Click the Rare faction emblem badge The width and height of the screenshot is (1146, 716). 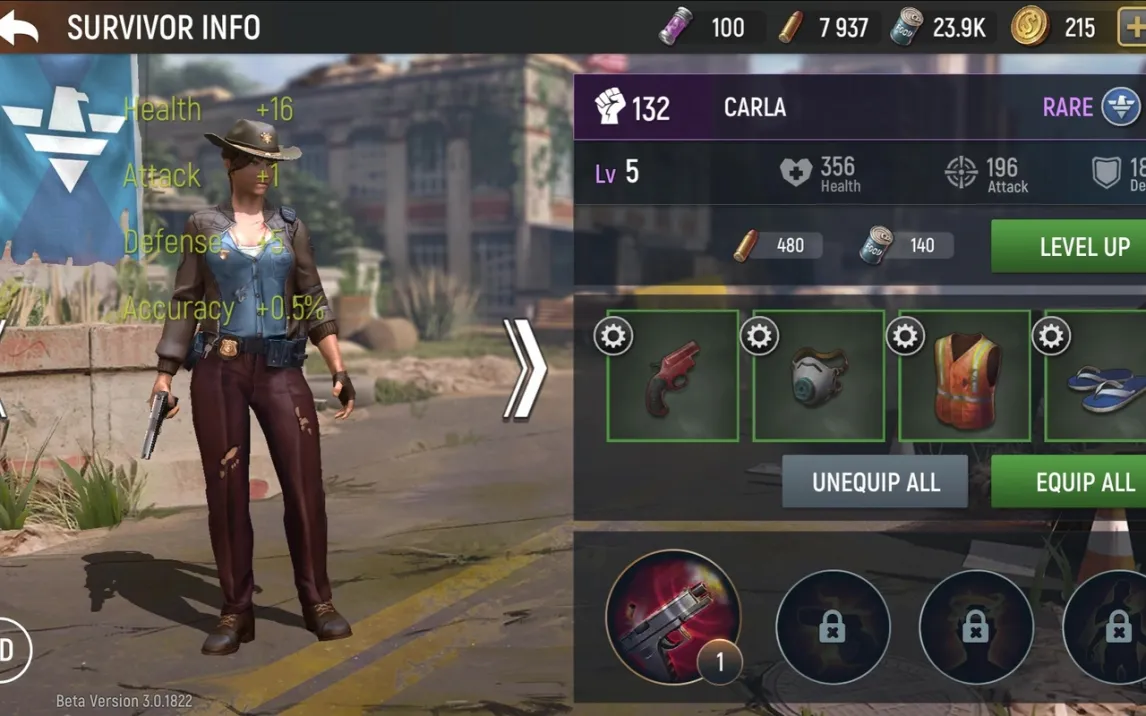click(x=1120, y=107)
